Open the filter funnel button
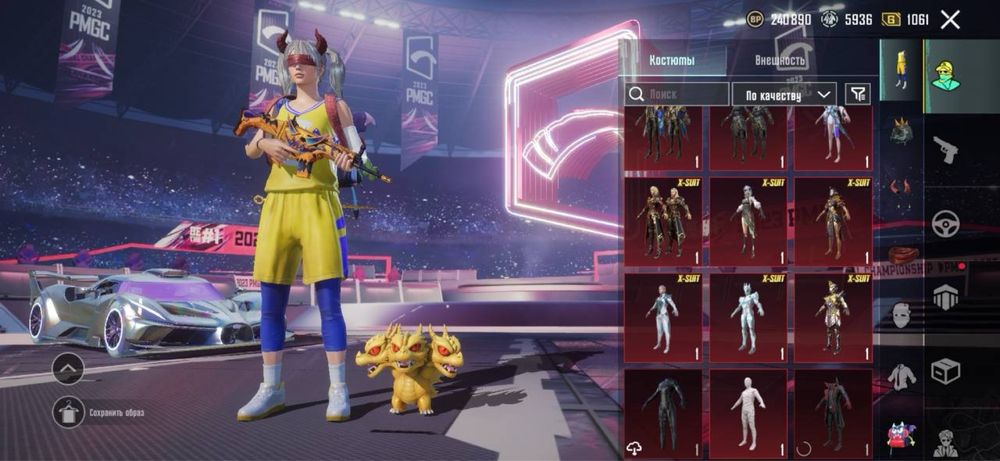 [x=857, y=94]
